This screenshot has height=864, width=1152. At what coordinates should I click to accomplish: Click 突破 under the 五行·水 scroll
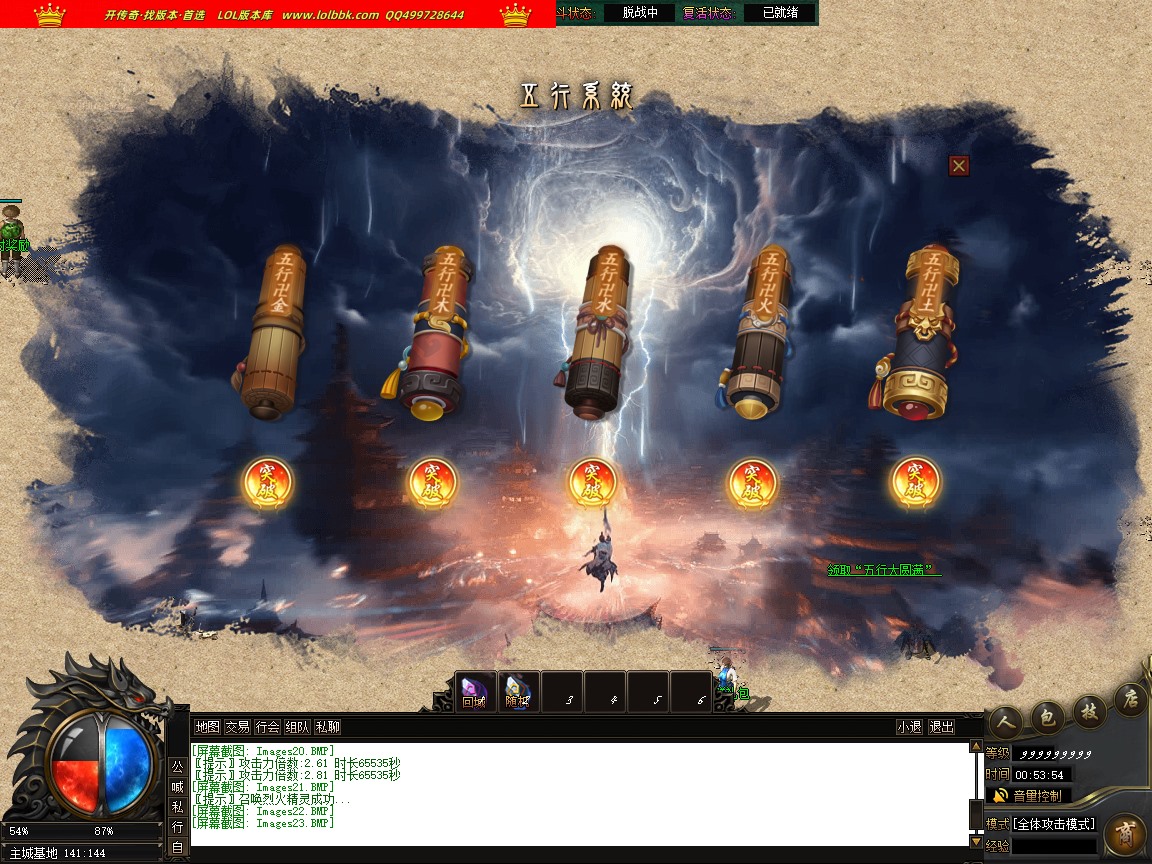coord(593,483)
